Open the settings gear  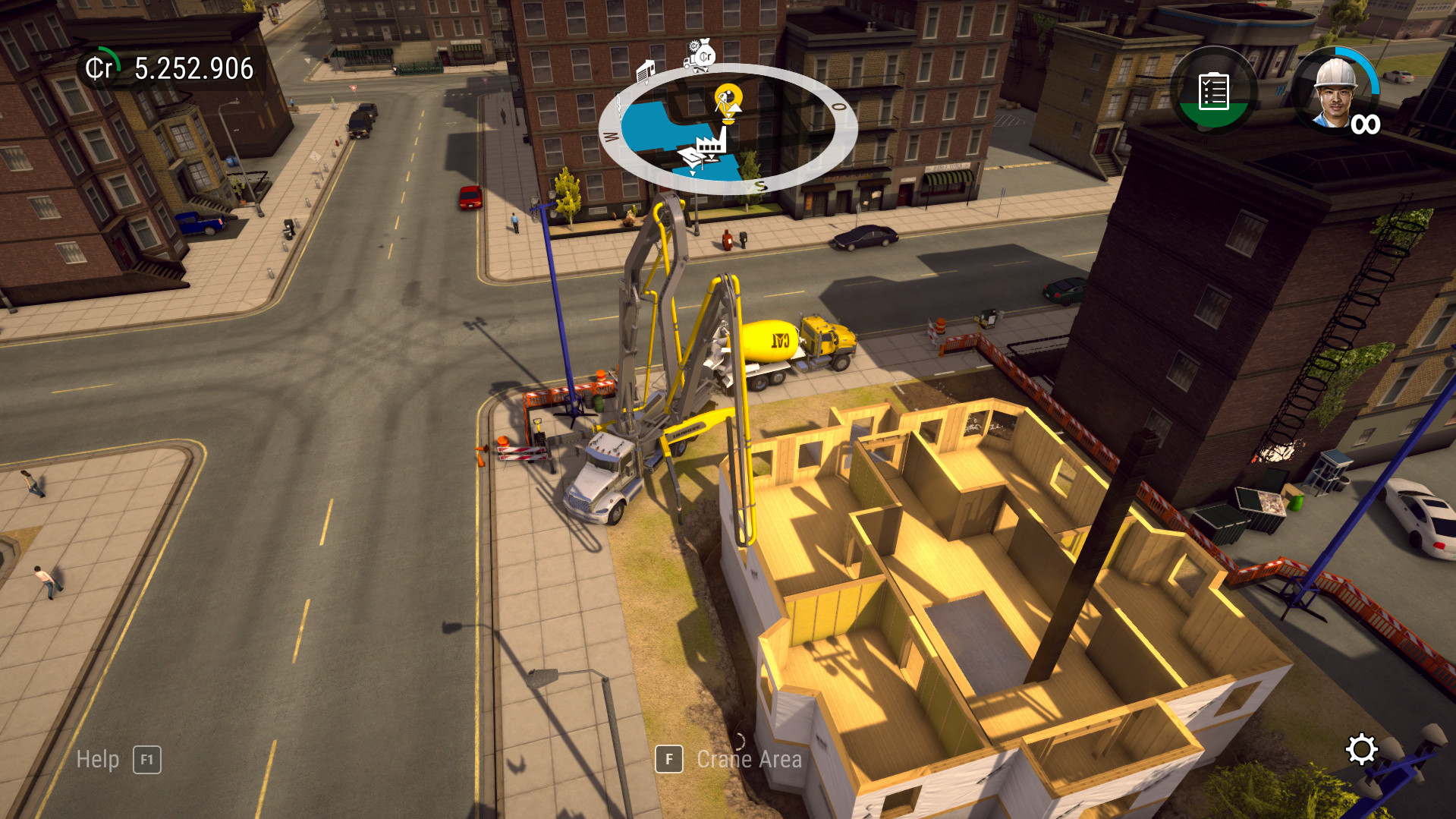pos(1363,748)
